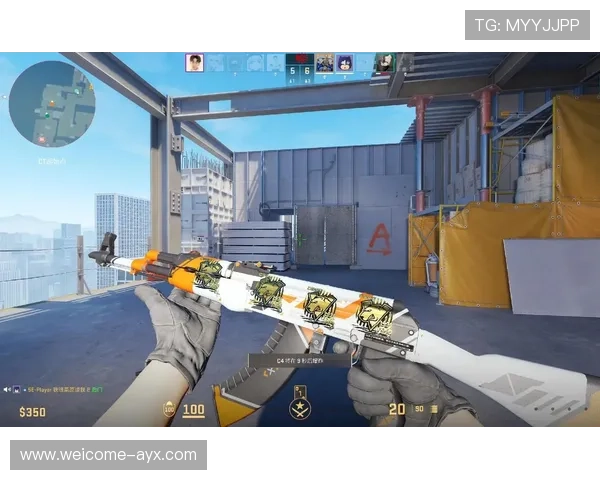The width and height of the screenshot is (600, 480).
Task: Click the player avatar beside the right score
Action: [x=324, y=62]
